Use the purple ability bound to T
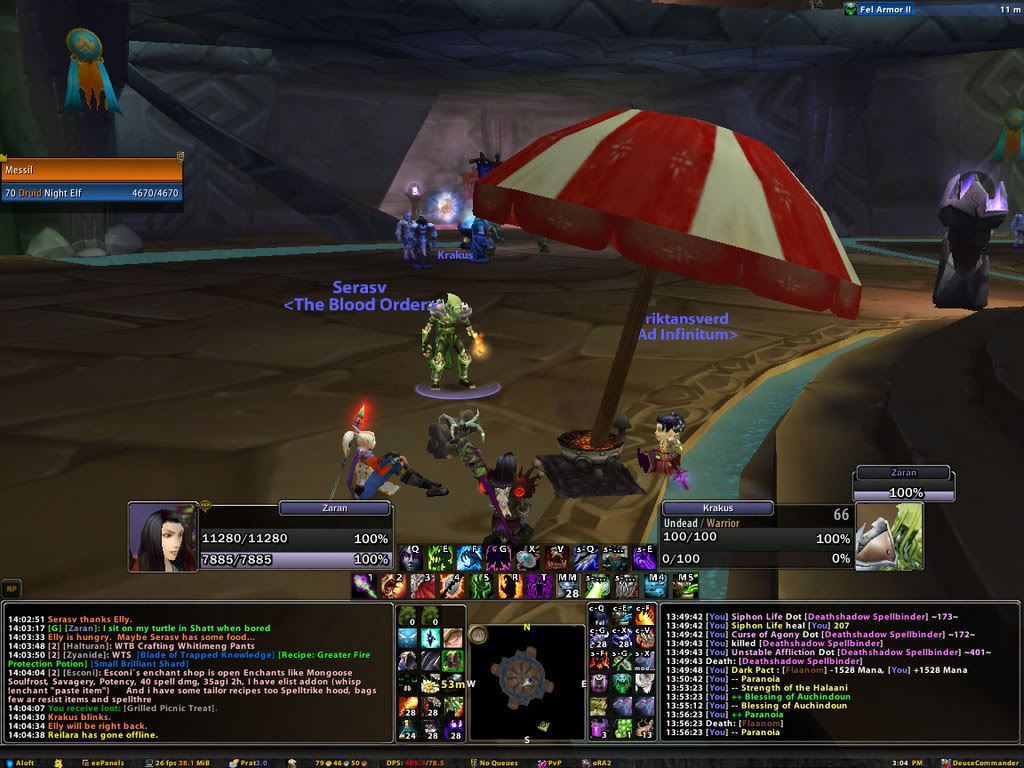 [540, 586]
